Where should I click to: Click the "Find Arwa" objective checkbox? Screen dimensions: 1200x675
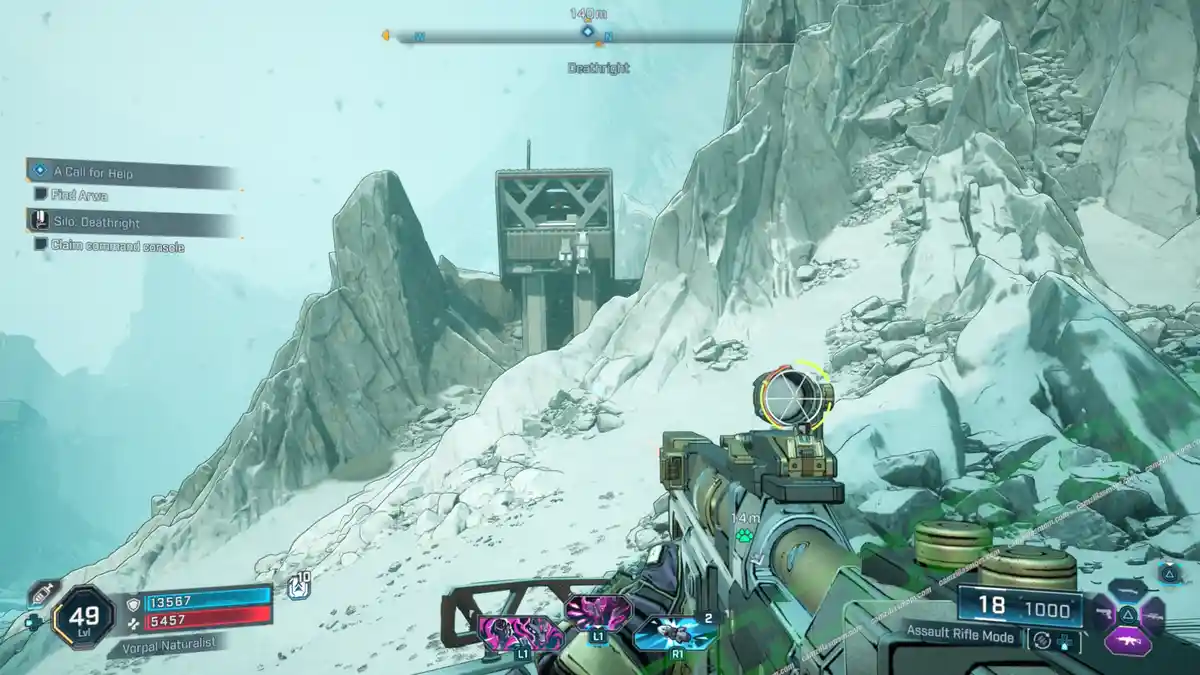click(40, 195)
